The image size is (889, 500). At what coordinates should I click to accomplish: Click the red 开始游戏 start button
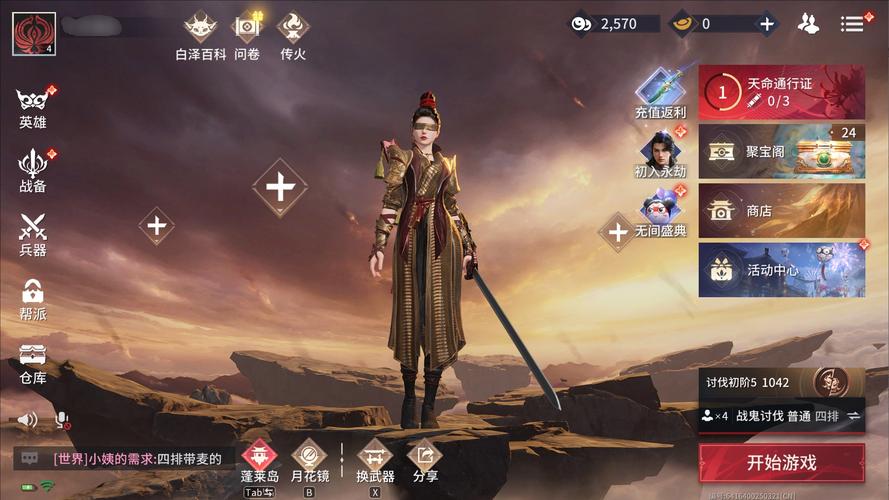pos(781,462)
